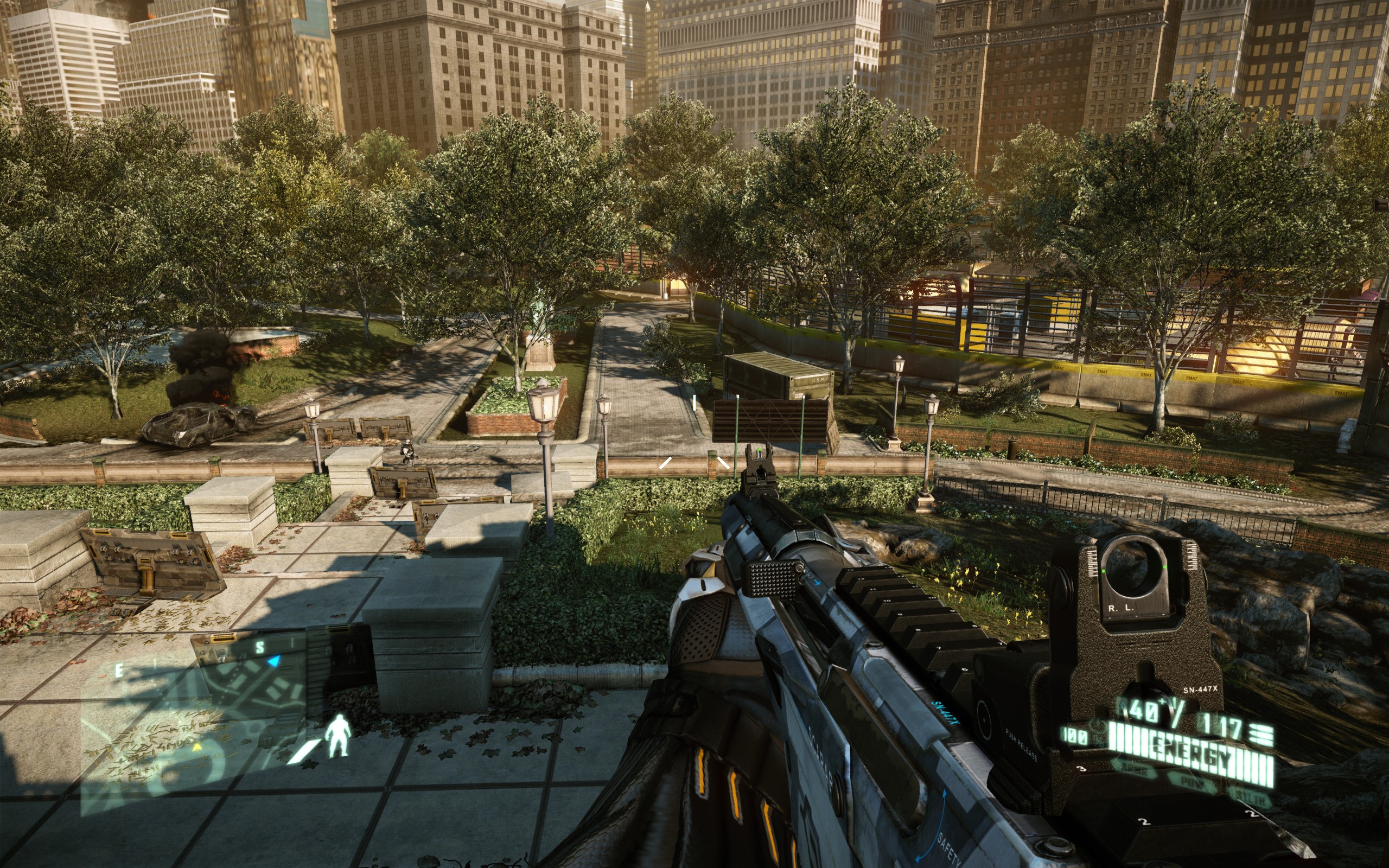Viewport: 1389px width, 868px height.
Task: Click the nanosuit body silhouette icon
Action: point(337,736)
